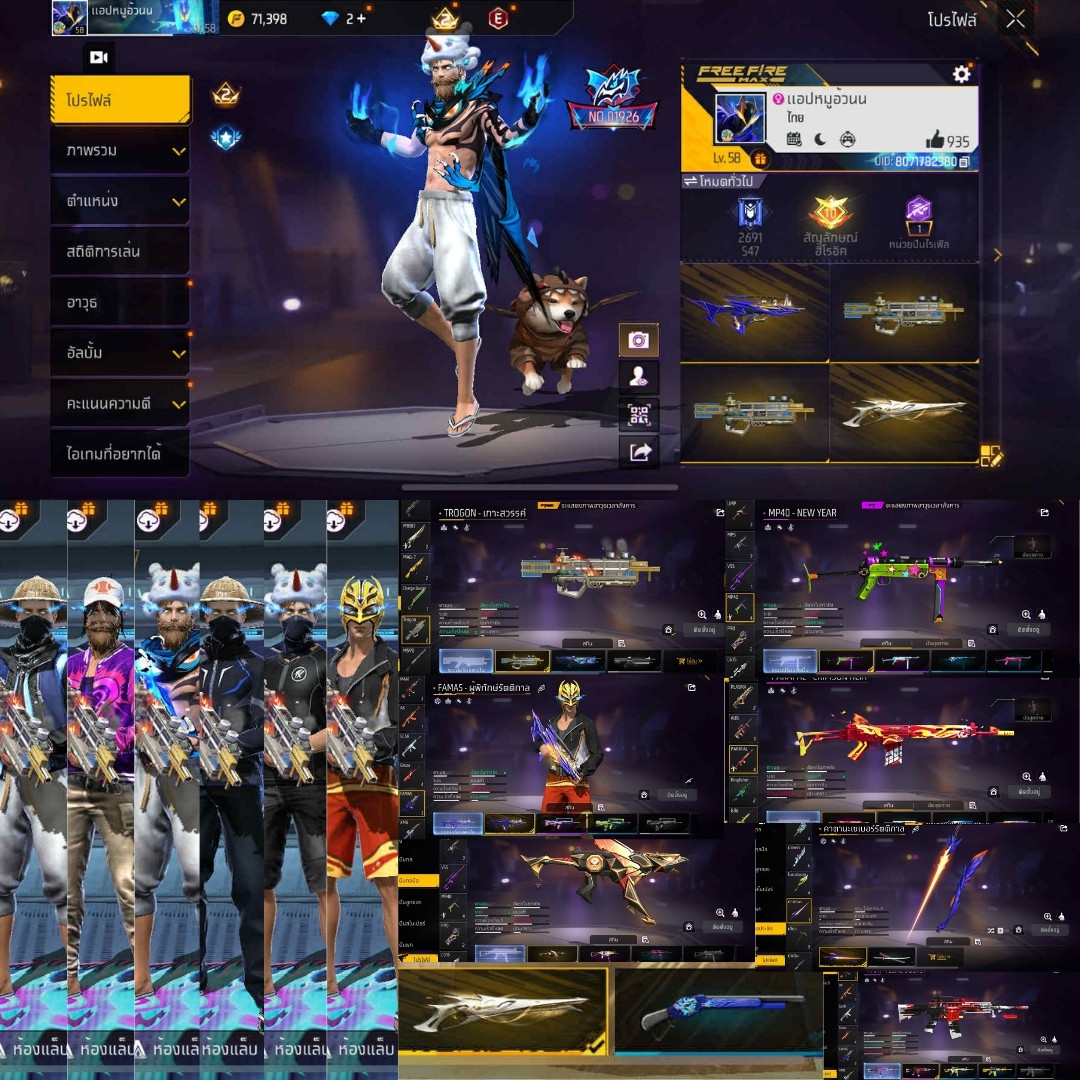
Task: Give a like with the thumbs-up
Action: [934, 139]
